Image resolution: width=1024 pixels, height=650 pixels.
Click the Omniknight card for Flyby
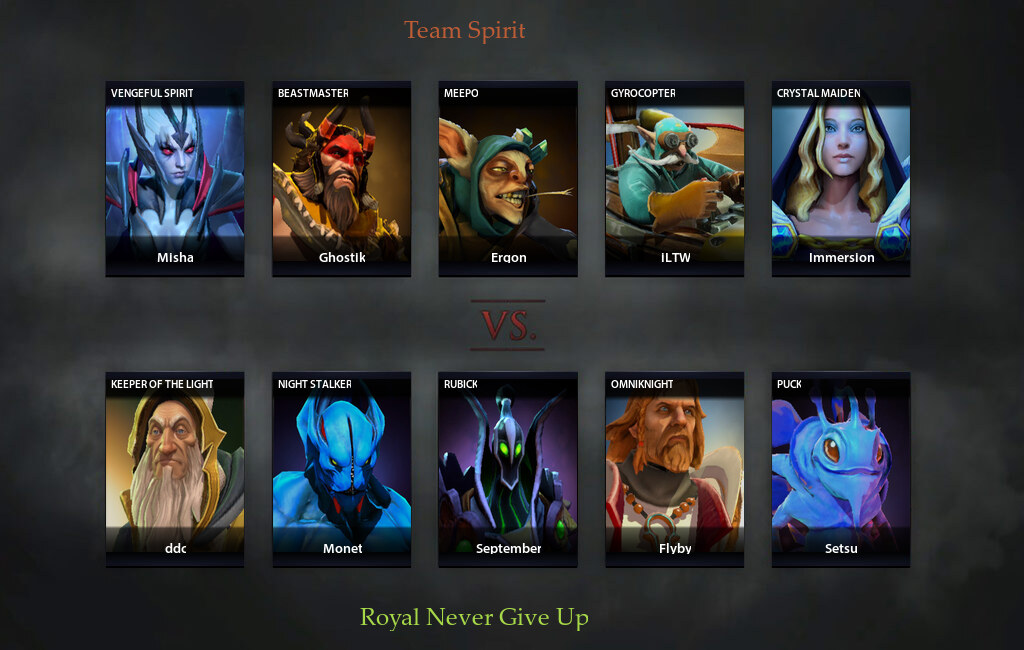coord(674,469)
